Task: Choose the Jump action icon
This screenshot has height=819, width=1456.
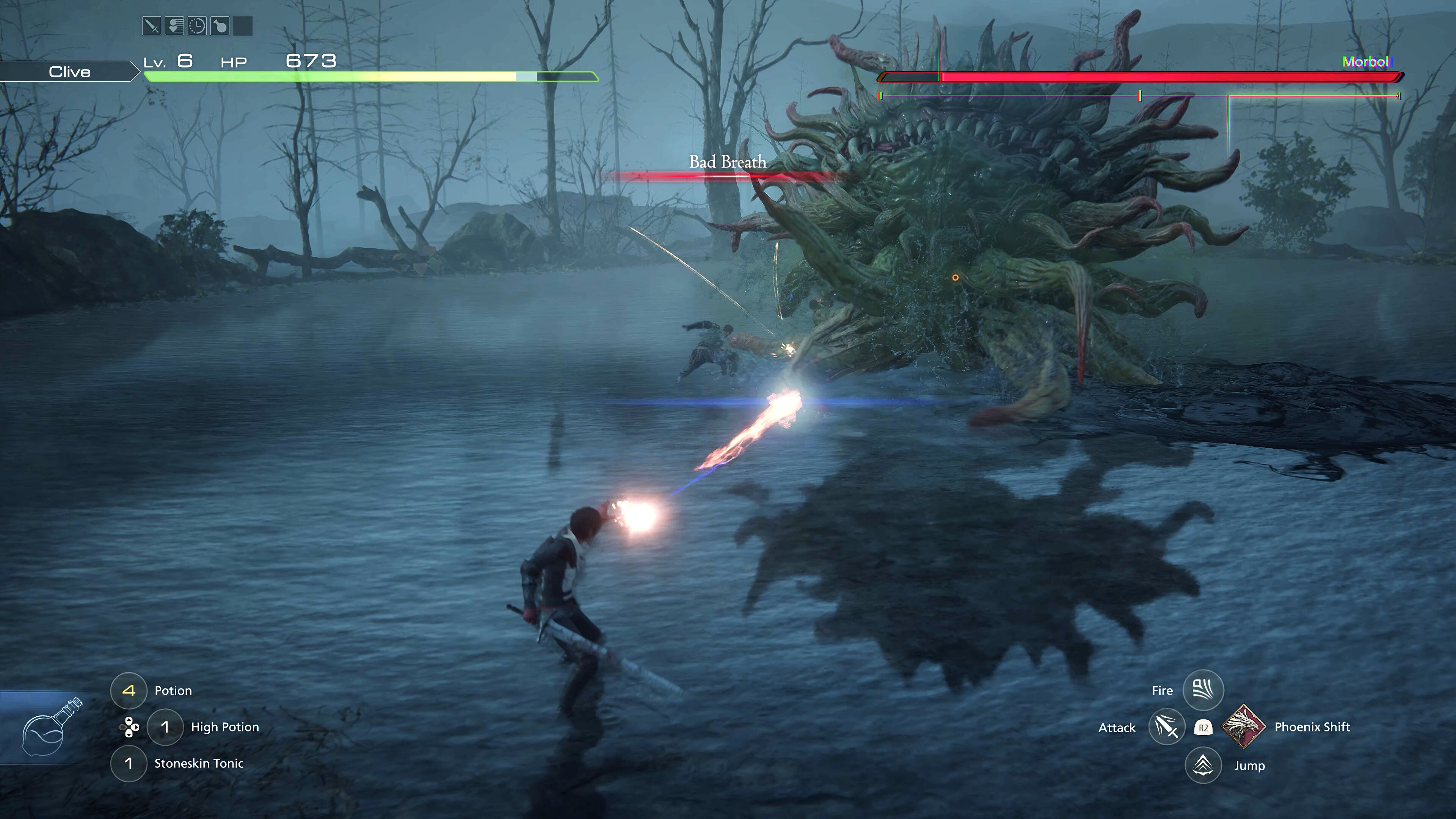Action: (x=1203, y=765)
